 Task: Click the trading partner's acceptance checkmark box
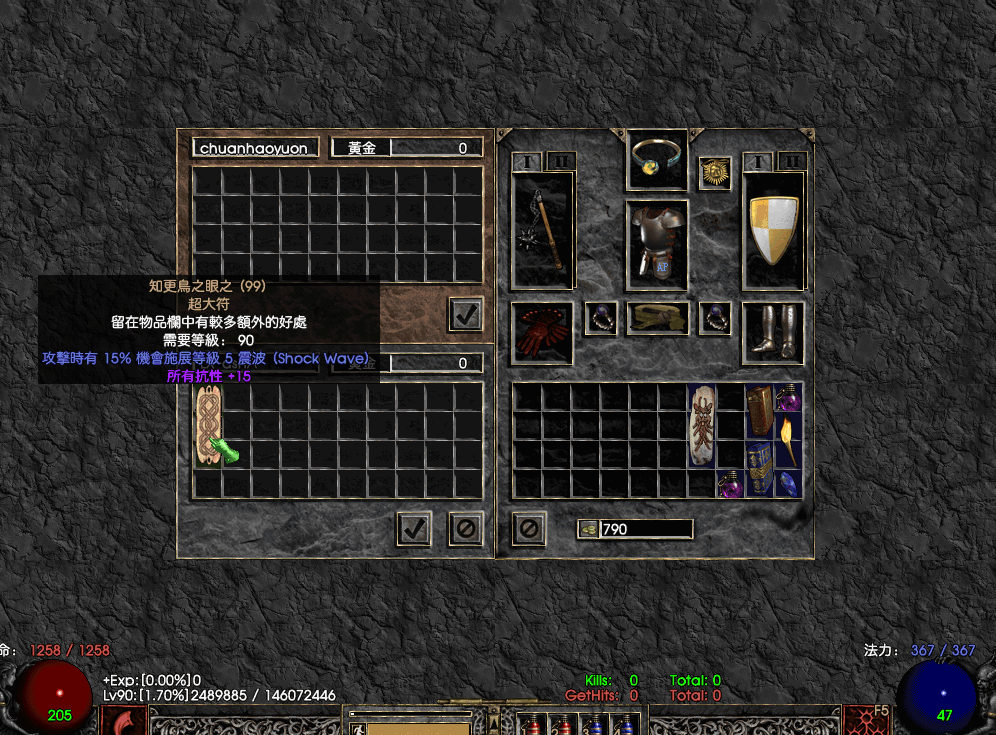(x=465, y=314)
